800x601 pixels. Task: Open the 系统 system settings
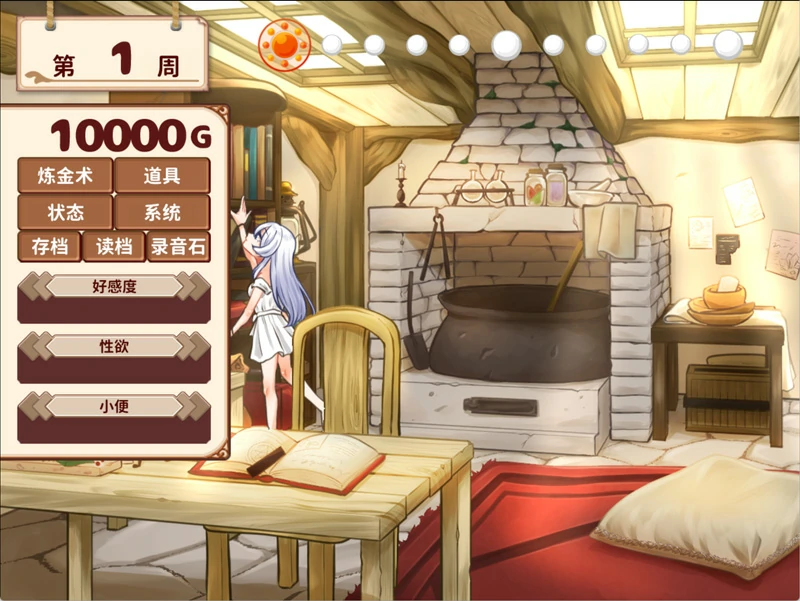click(x=162, y=212)
